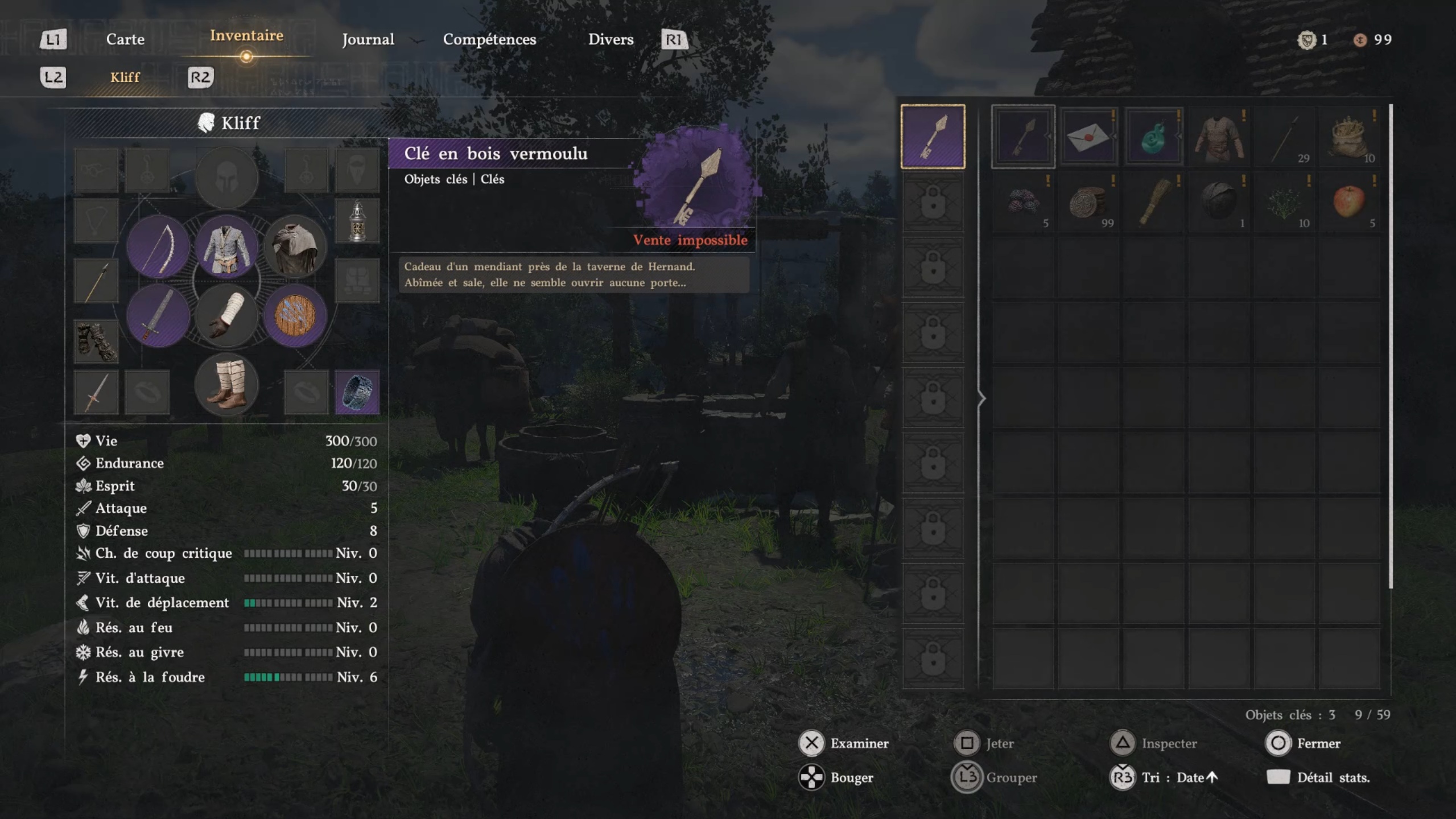The image size is (1456, 819).
Task: Go to the Compétences tab
Action: click(489, 39)
